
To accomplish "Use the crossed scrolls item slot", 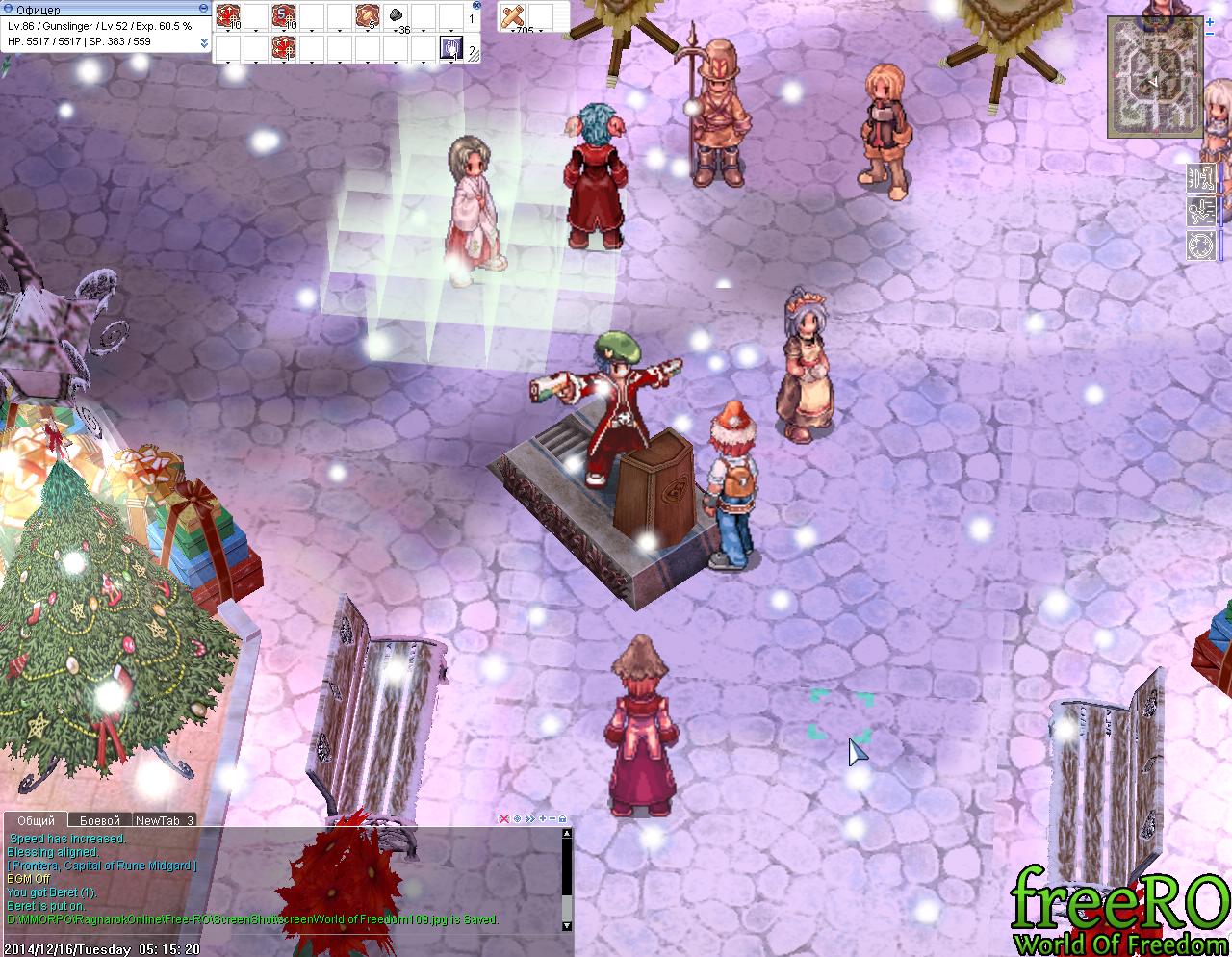I will pyautogui.click(x=515, y=16).
